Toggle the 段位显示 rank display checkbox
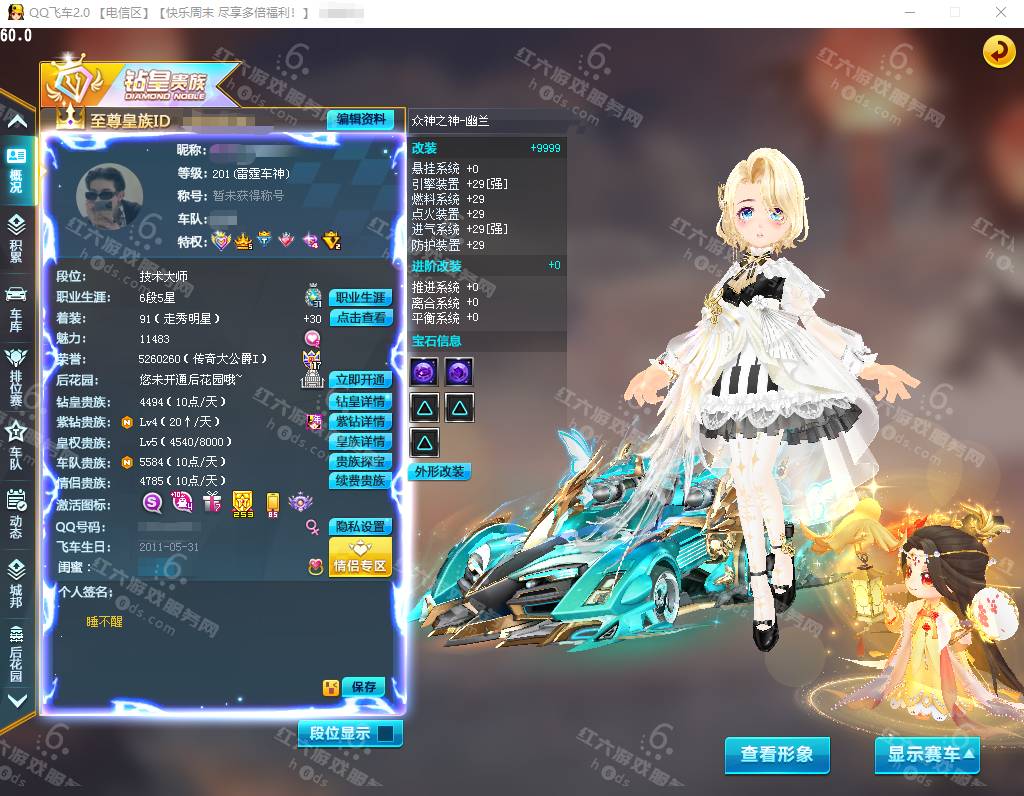1024x796 pixels. click(386, 733)
